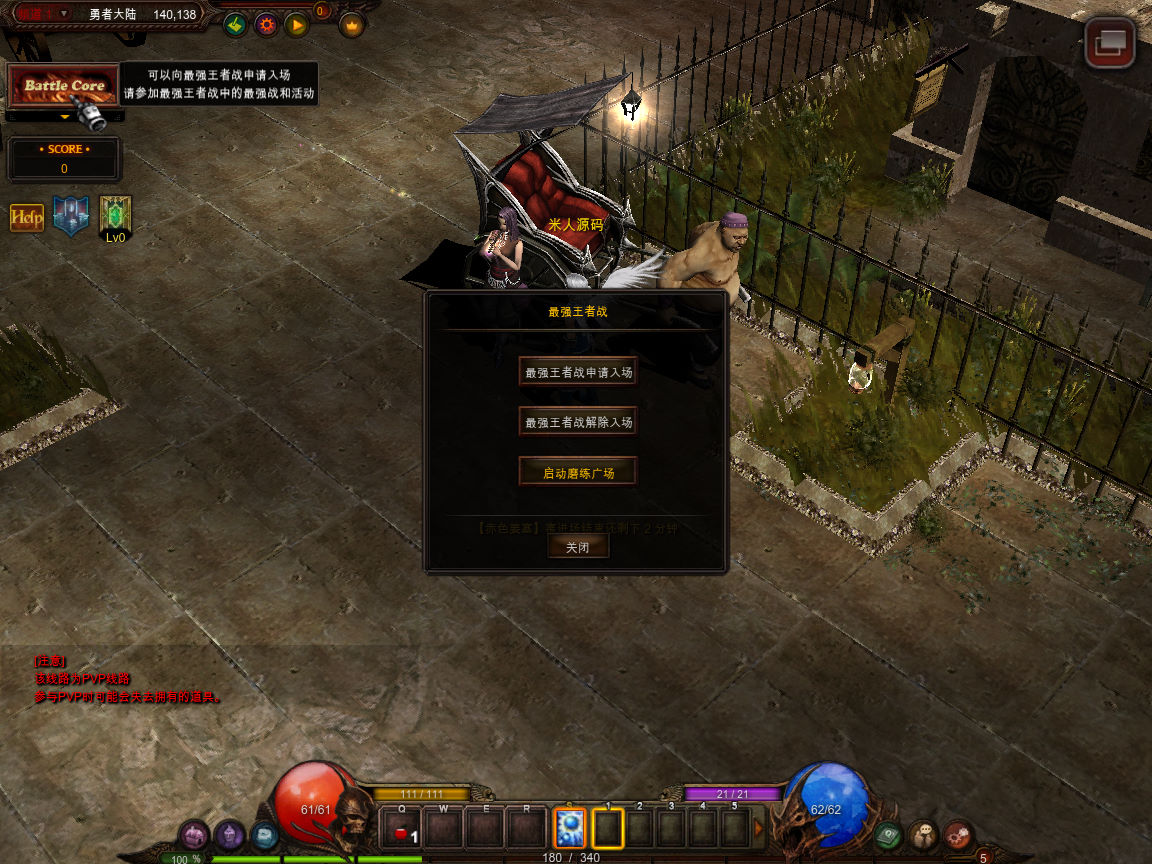Click the yellow play arrow icon
The width and height of the screenshot is (1152, 864).
click(297, 25)
